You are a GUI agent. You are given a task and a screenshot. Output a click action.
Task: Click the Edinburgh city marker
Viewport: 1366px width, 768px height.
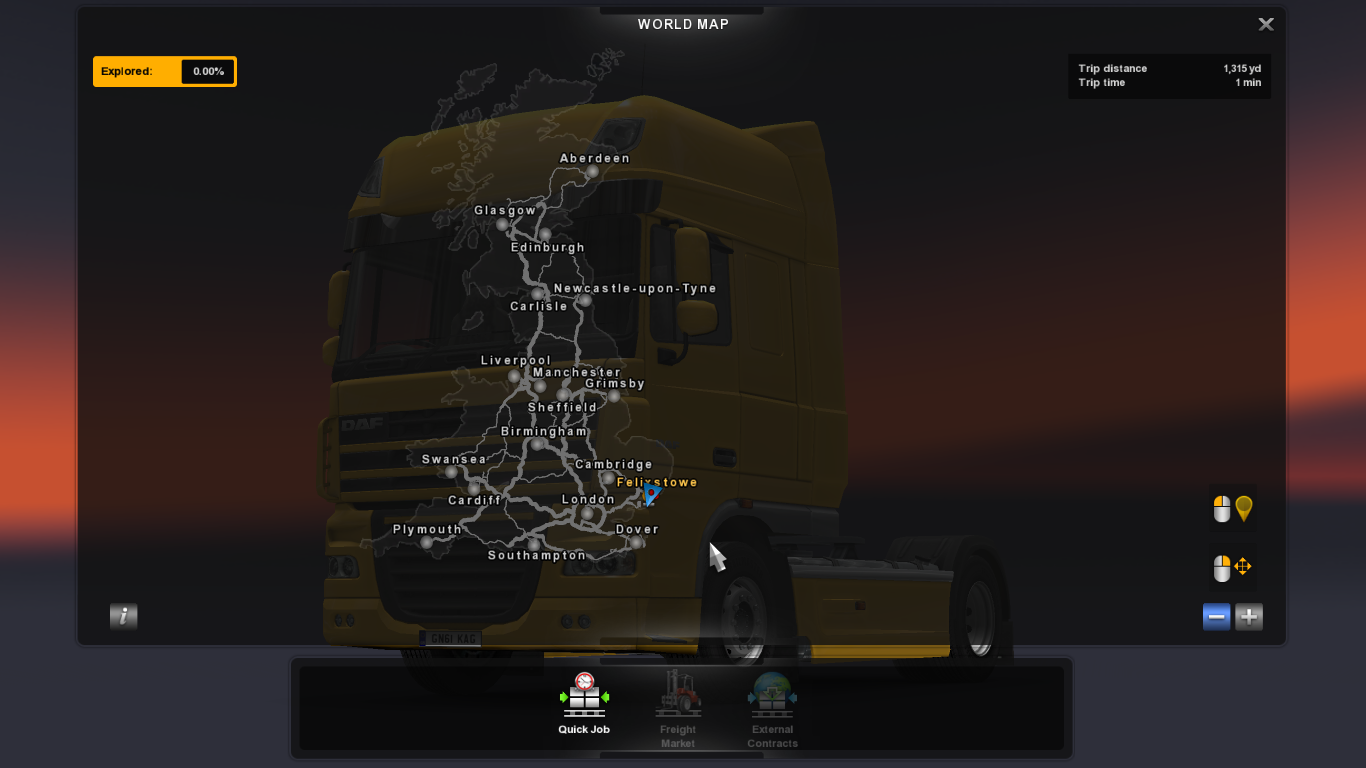coord(547,234)
